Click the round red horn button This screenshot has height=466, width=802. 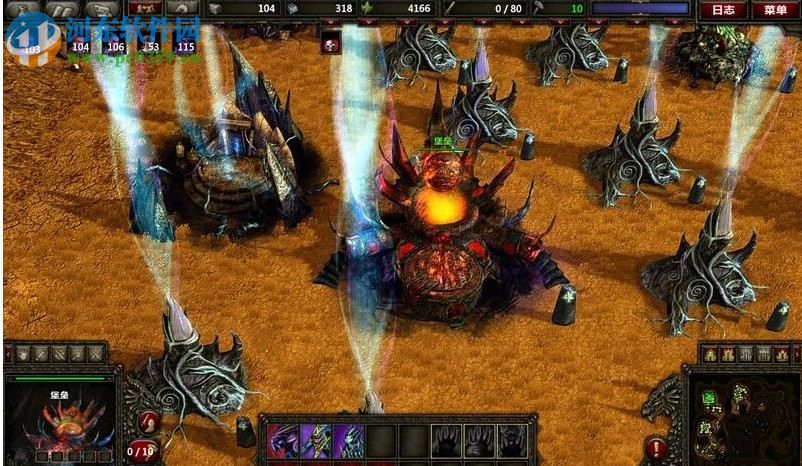click(149, 422)
